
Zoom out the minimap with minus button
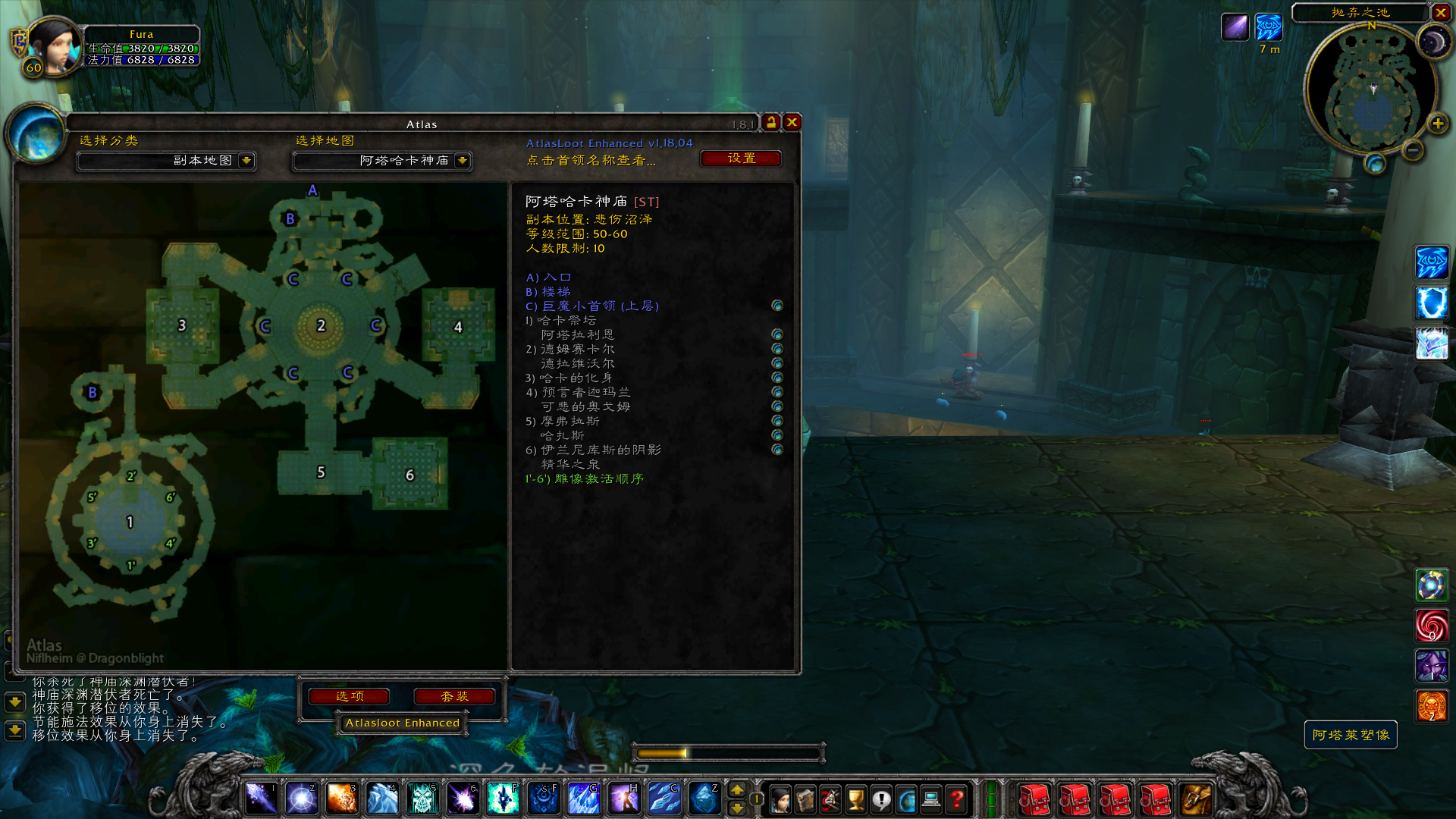point(1412,150)
